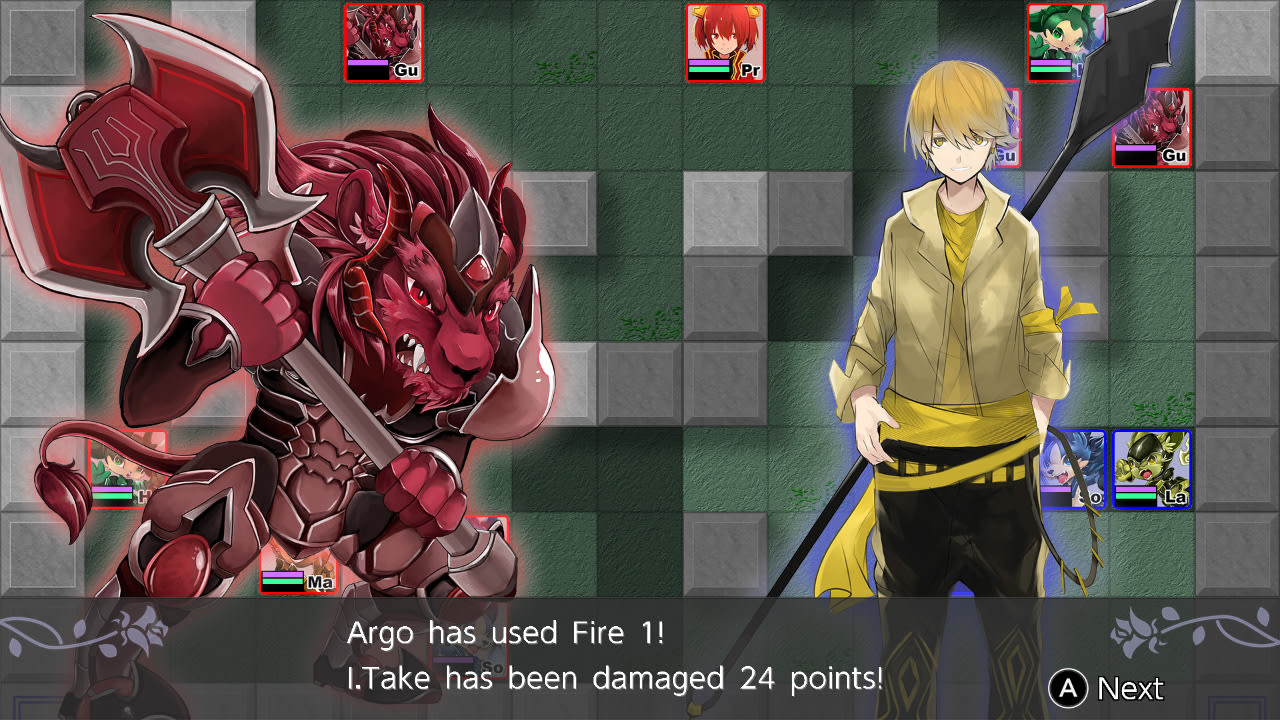Screen dimensions: 1280x720
Task: Select the La green goblin unit
Action: [x=1150, y=465]
